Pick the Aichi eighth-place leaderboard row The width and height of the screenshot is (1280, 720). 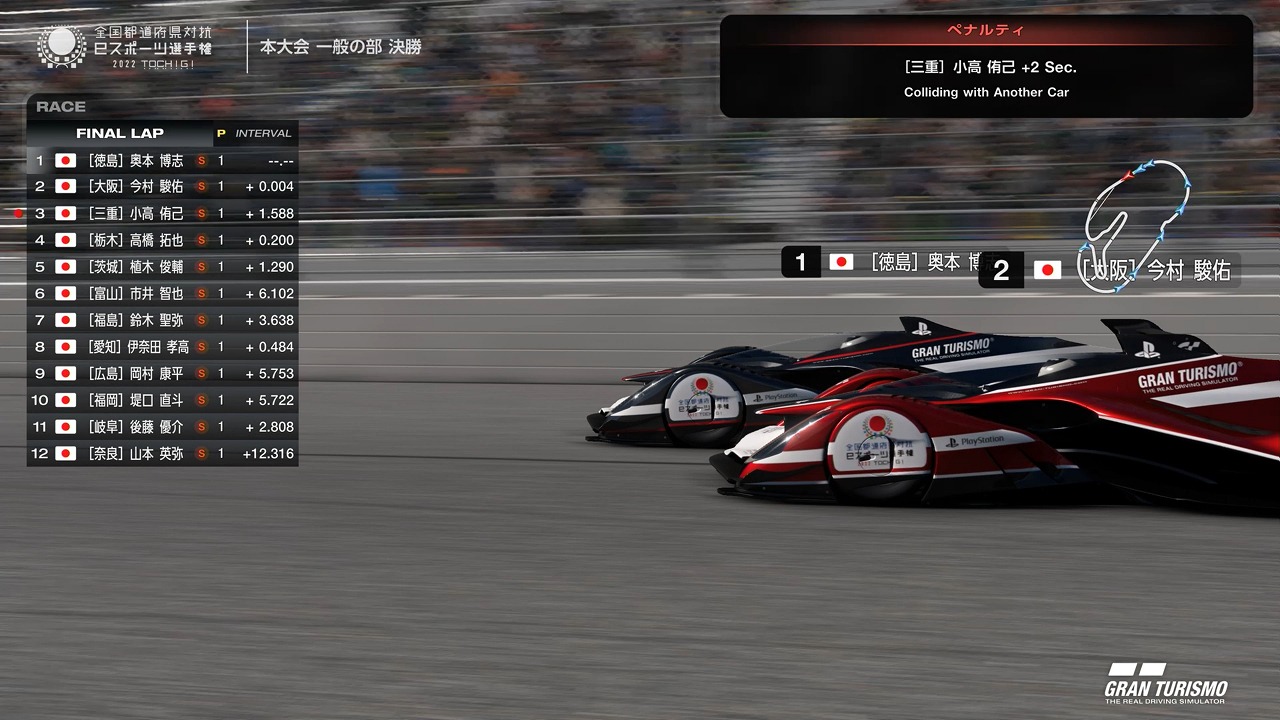[x=162, y=347]
